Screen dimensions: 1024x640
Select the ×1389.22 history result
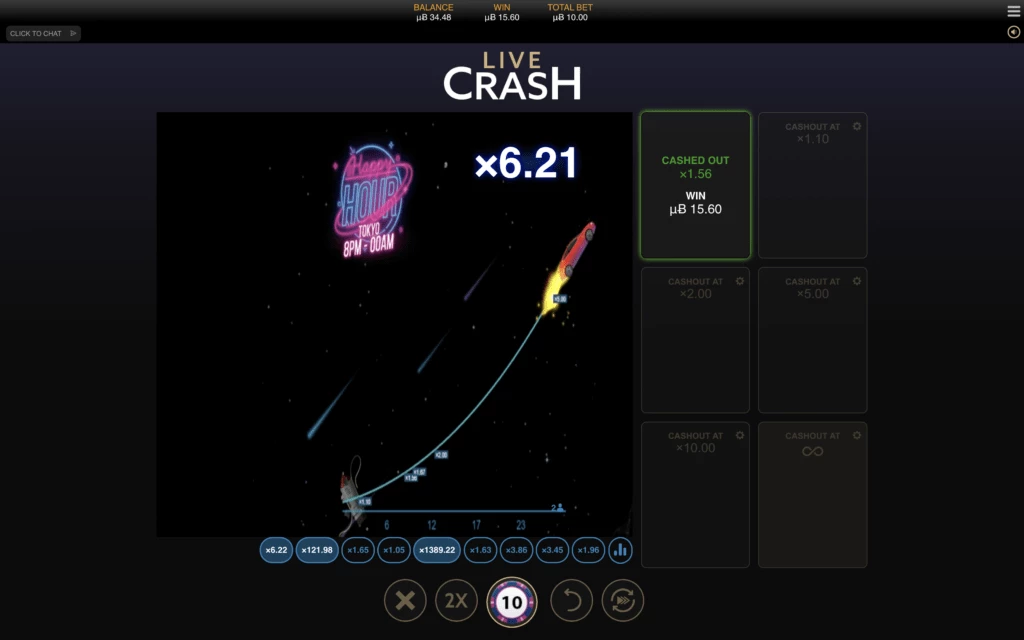(439, 550)
